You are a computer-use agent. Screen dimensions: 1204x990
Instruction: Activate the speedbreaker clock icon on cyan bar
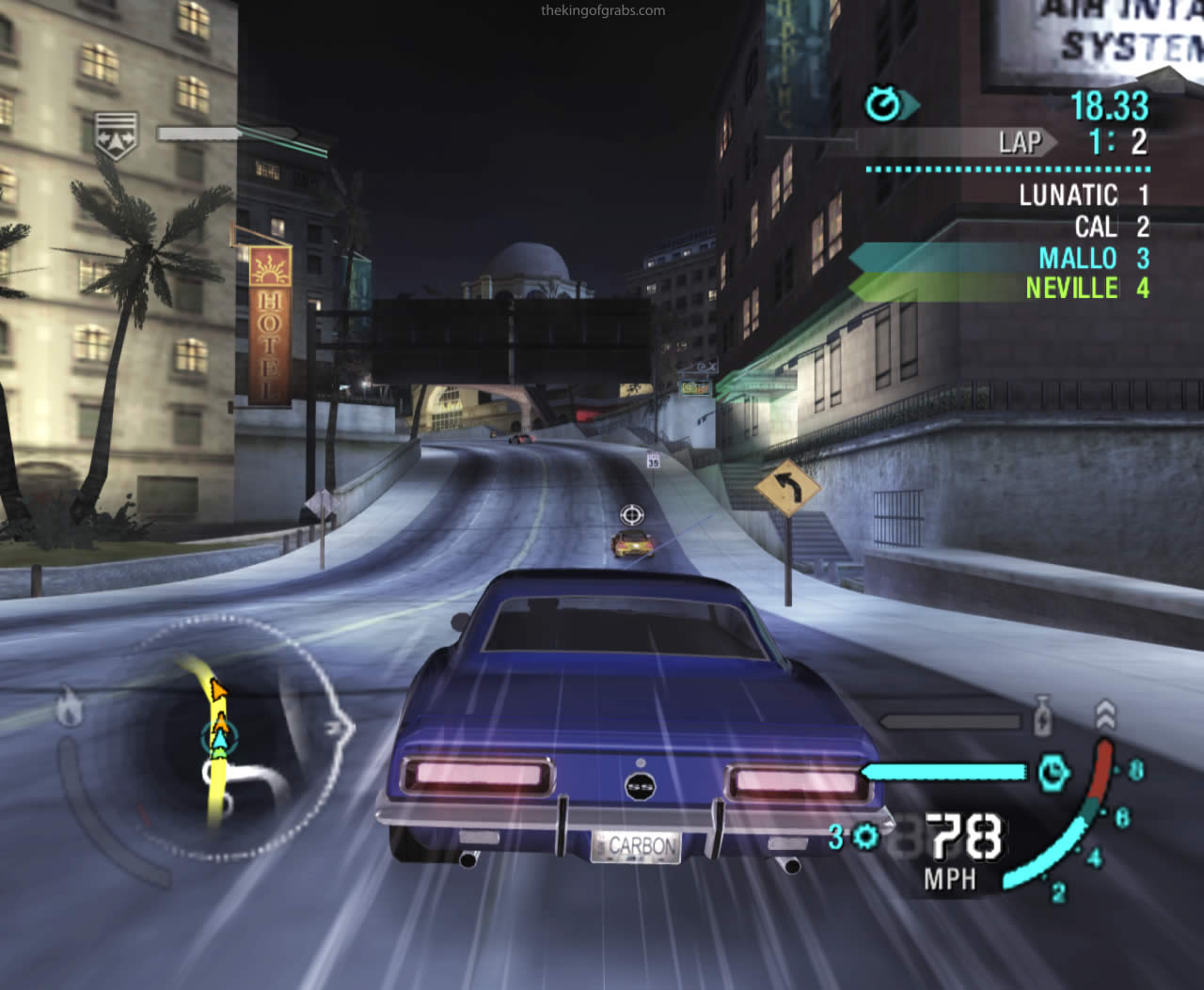coord(1053,773)
